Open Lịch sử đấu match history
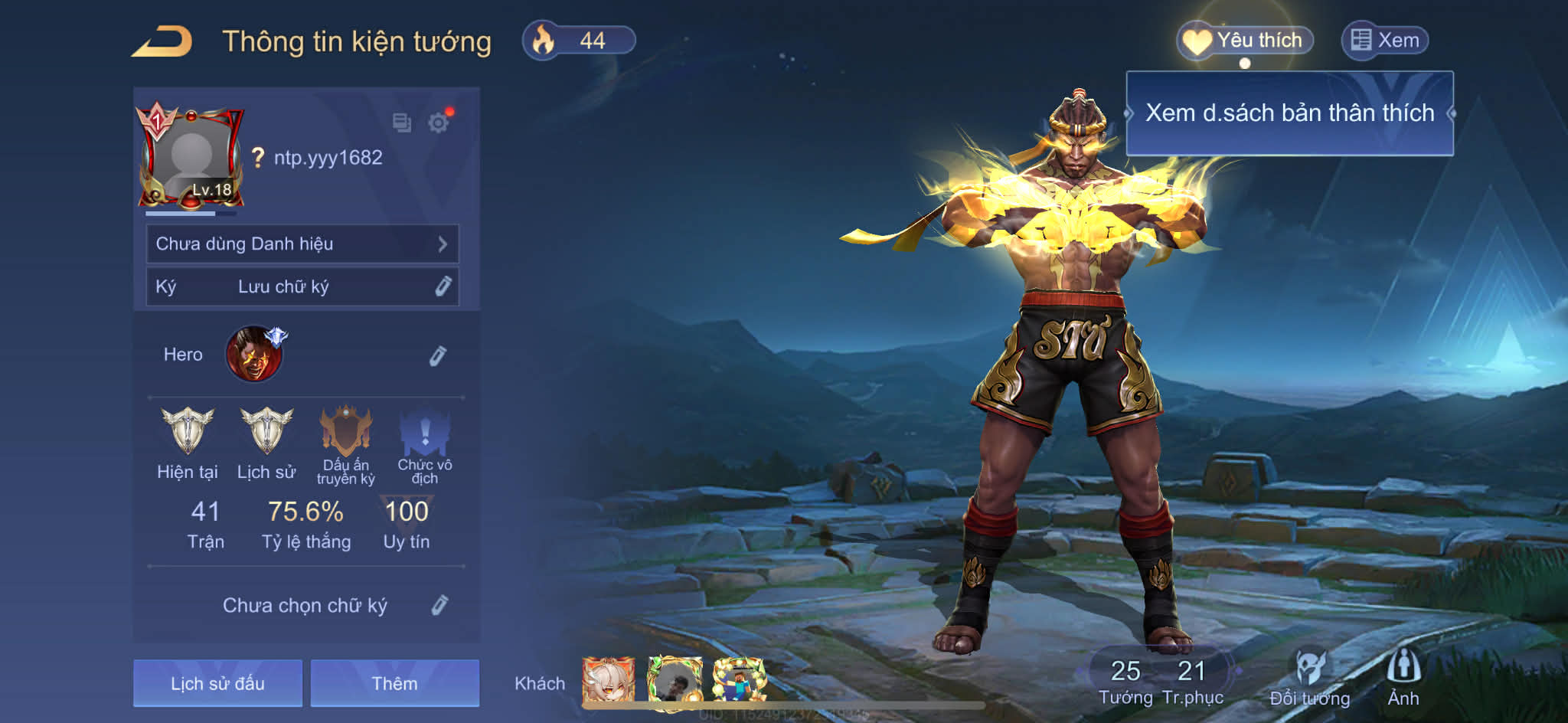The width and height of the screenshot is (1568, 723). tap(217, 683)
